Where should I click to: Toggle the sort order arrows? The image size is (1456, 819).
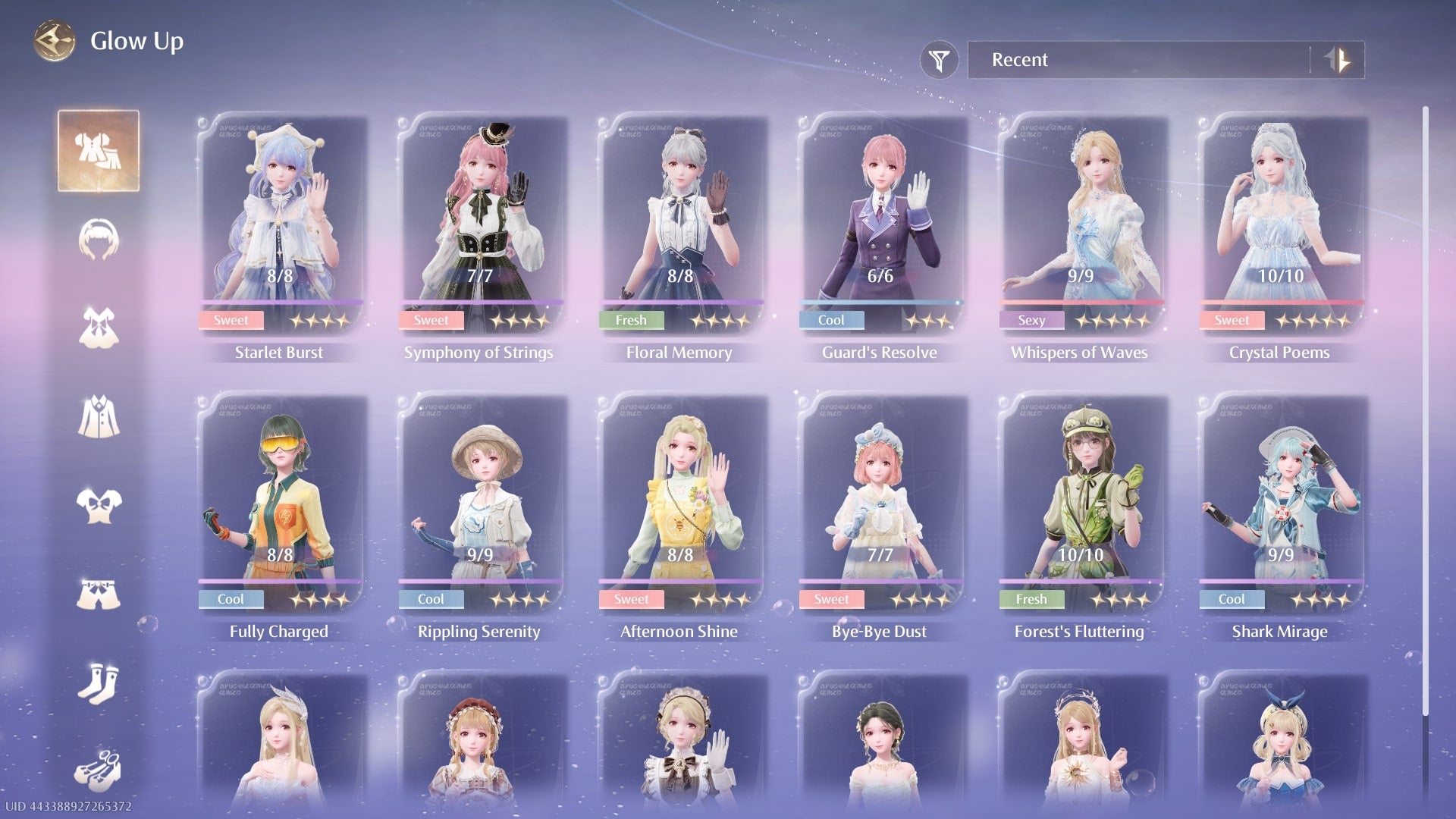(1338, 60)
